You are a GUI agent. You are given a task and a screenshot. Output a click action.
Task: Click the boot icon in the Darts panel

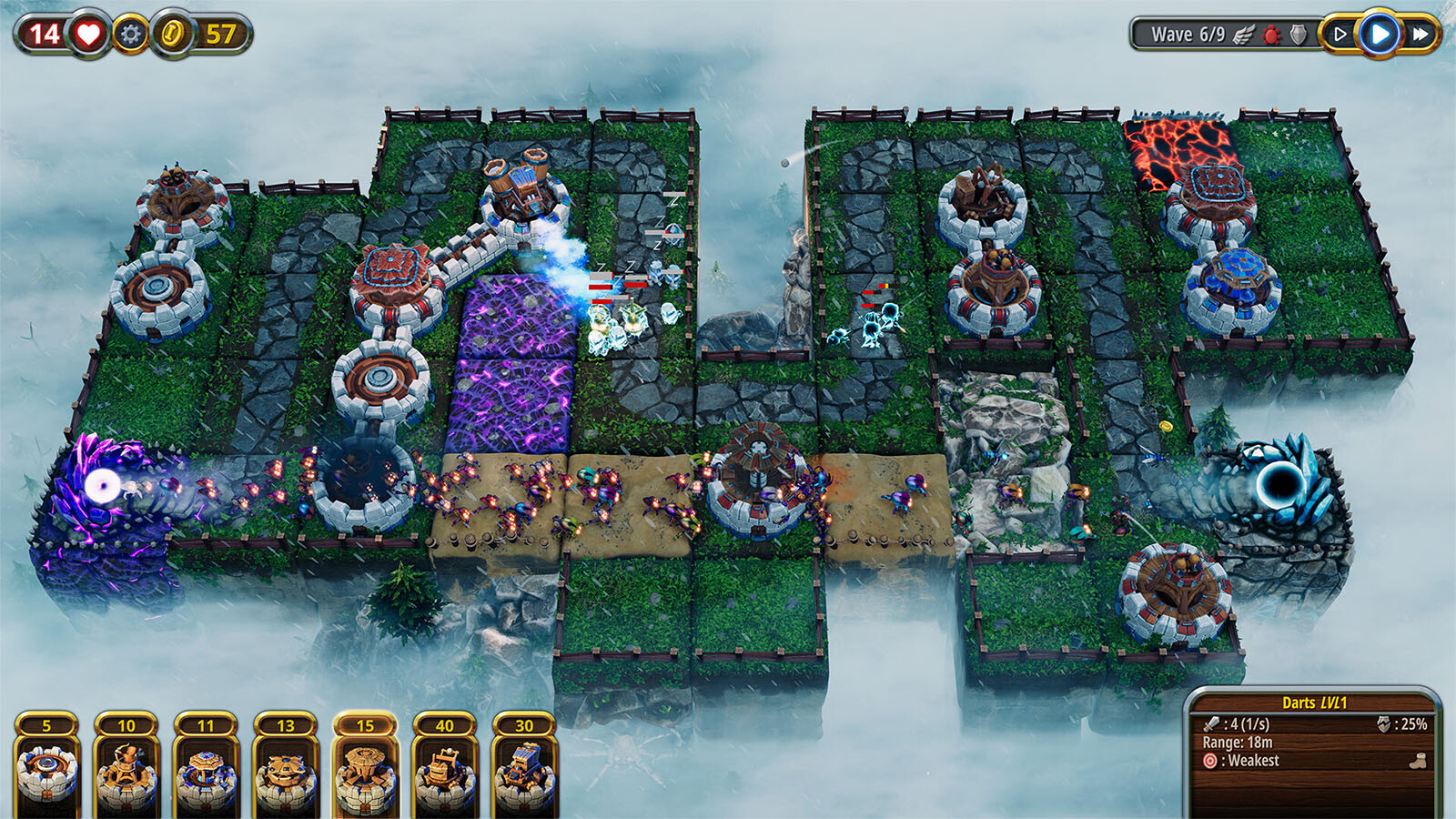pyautogui.click(x=1418, y=762)
